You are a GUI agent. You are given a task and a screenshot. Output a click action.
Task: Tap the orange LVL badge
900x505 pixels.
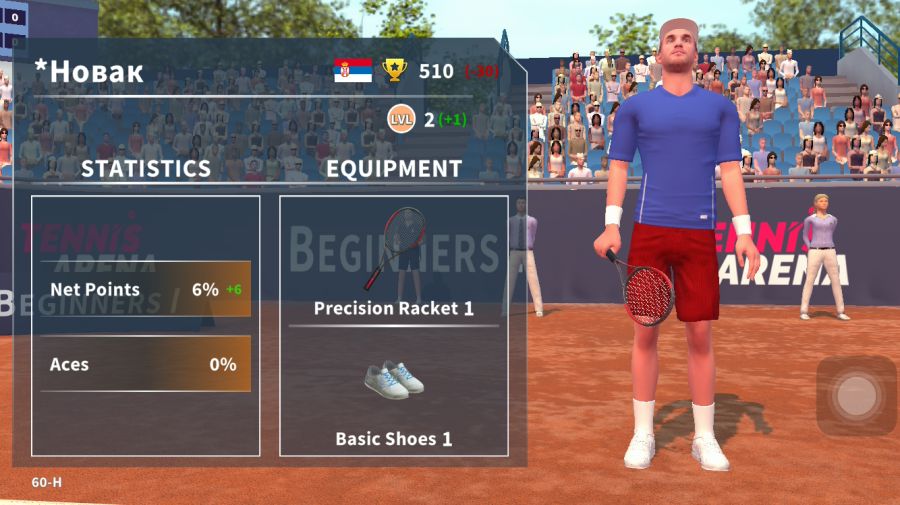(x=401, y=119)
